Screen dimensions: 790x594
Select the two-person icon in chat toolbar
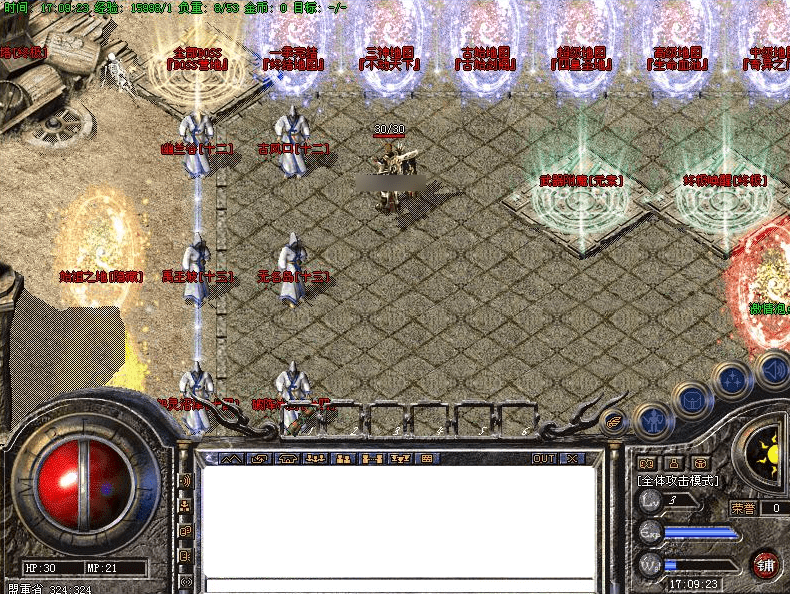(343, 459)
